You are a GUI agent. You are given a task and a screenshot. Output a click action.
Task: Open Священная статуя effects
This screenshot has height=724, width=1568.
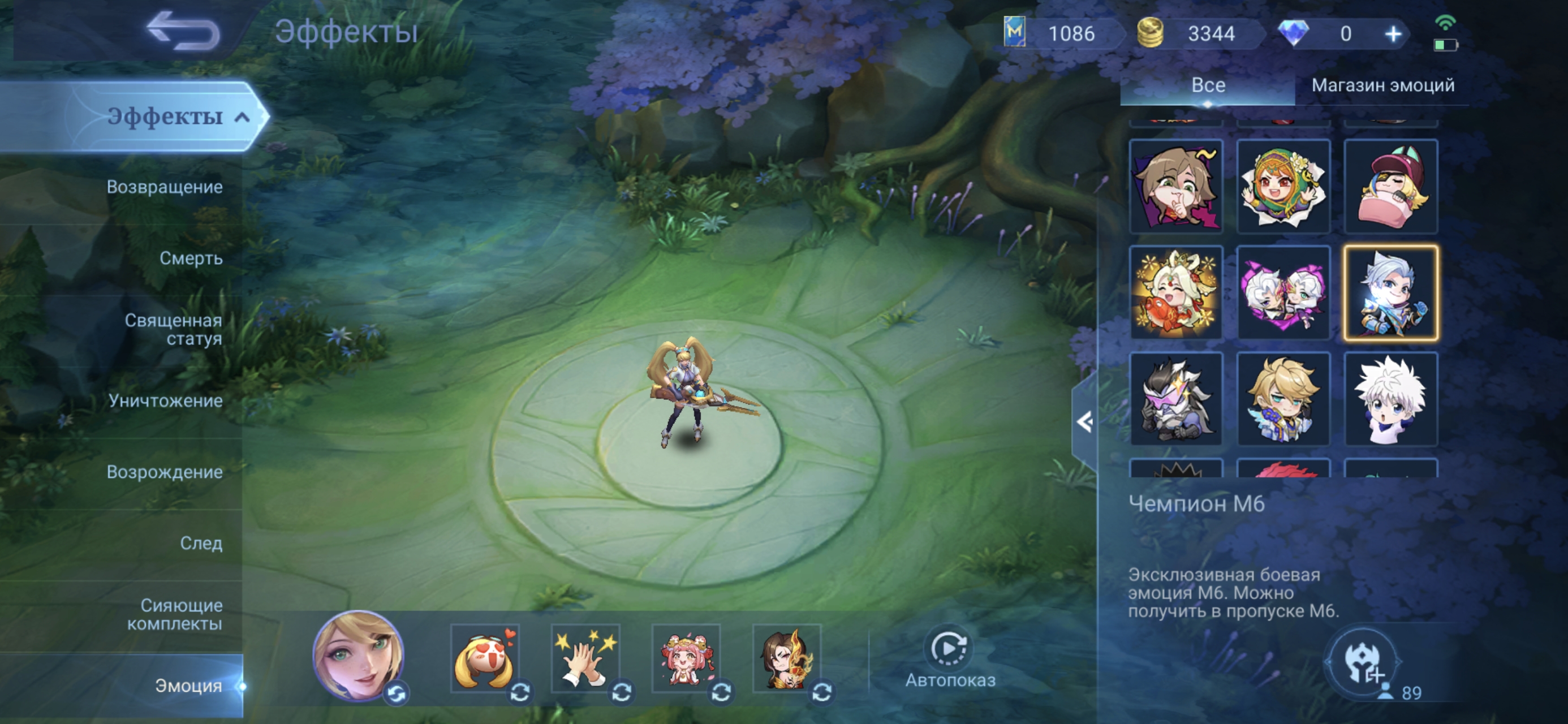pos(173,329)
